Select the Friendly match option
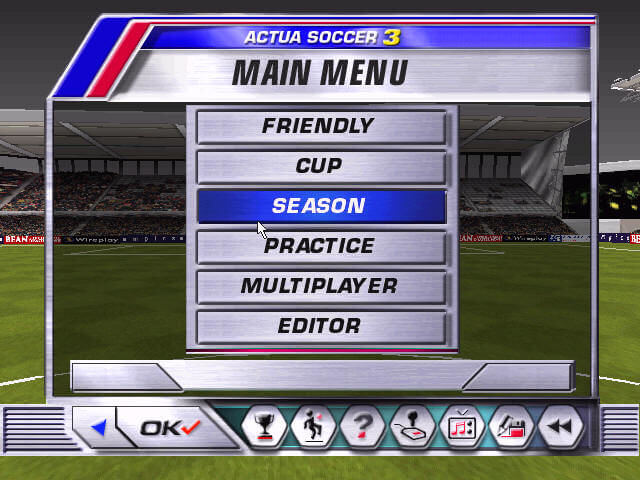 [x=320, y=127]
